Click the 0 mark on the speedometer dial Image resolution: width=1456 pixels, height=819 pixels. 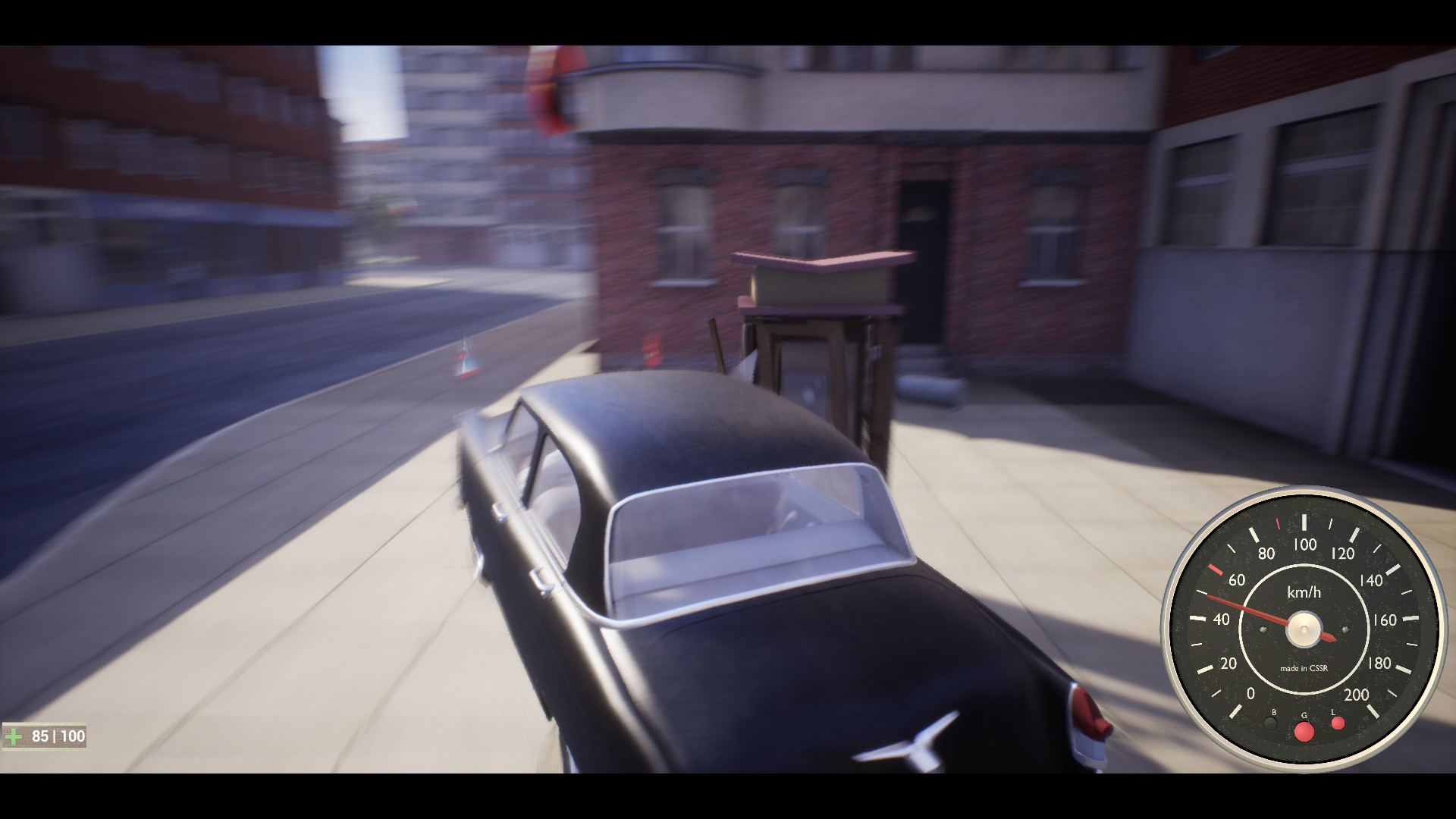coord(1251,693)
